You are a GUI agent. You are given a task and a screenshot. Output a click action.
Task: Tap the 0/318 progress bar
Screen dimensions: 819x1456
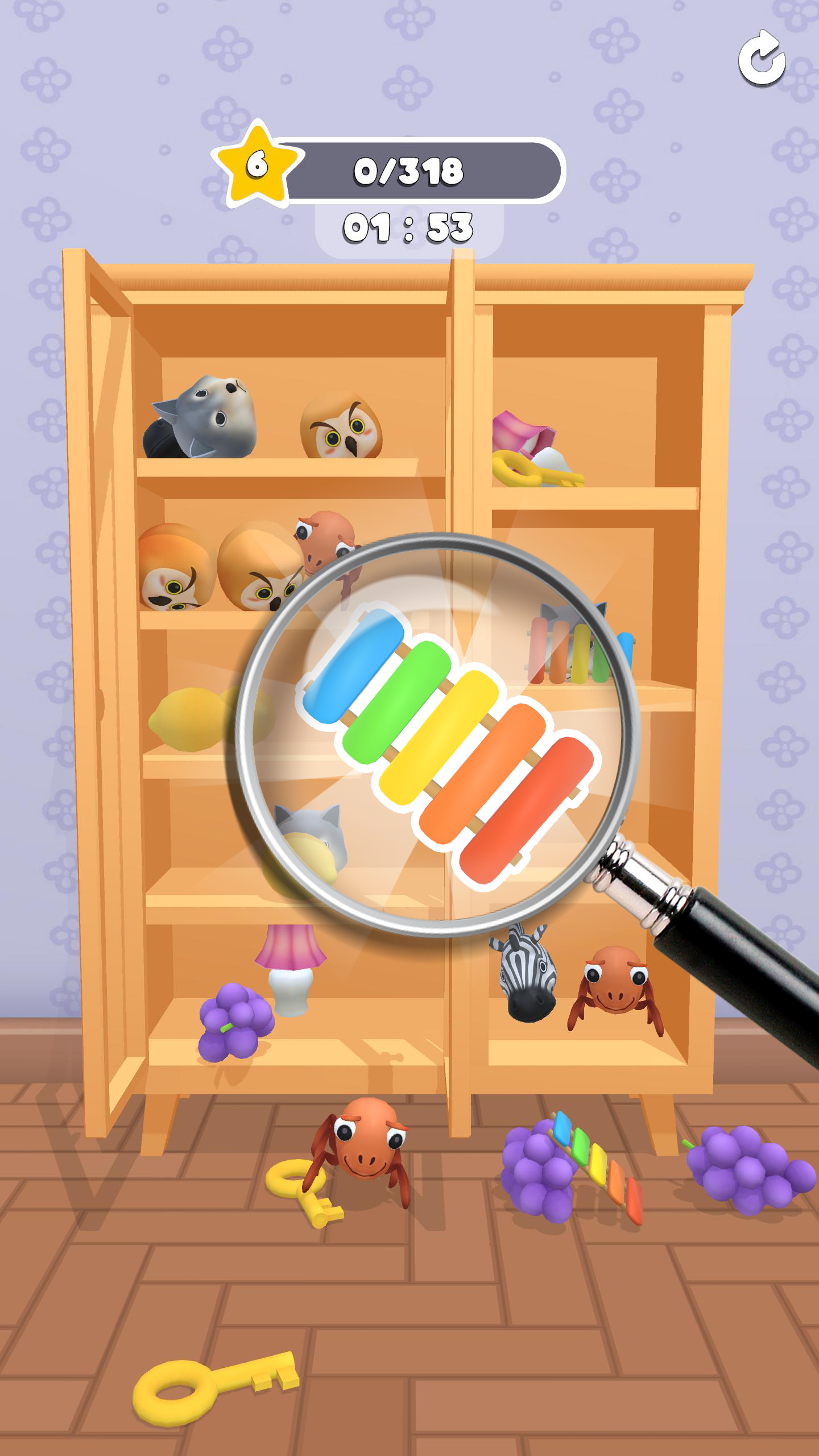point(409,168)
